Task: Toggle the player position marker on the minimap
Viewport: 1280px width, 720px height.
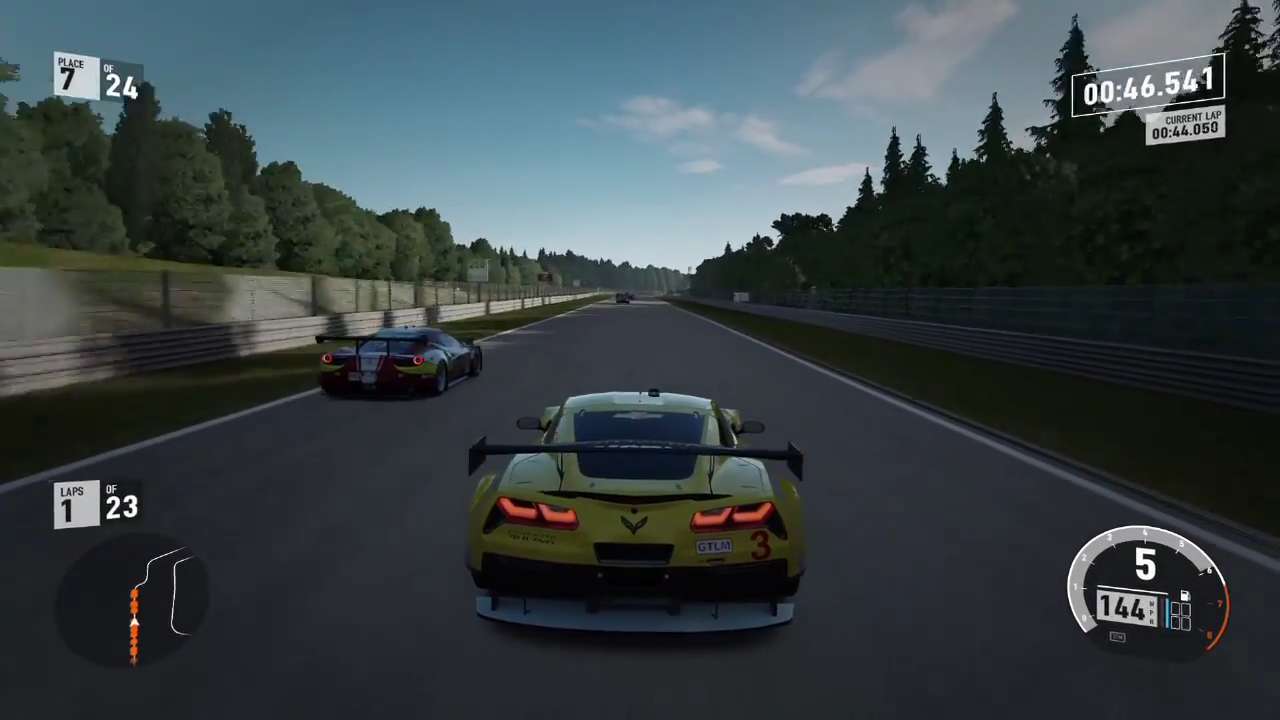Action: 135,620
